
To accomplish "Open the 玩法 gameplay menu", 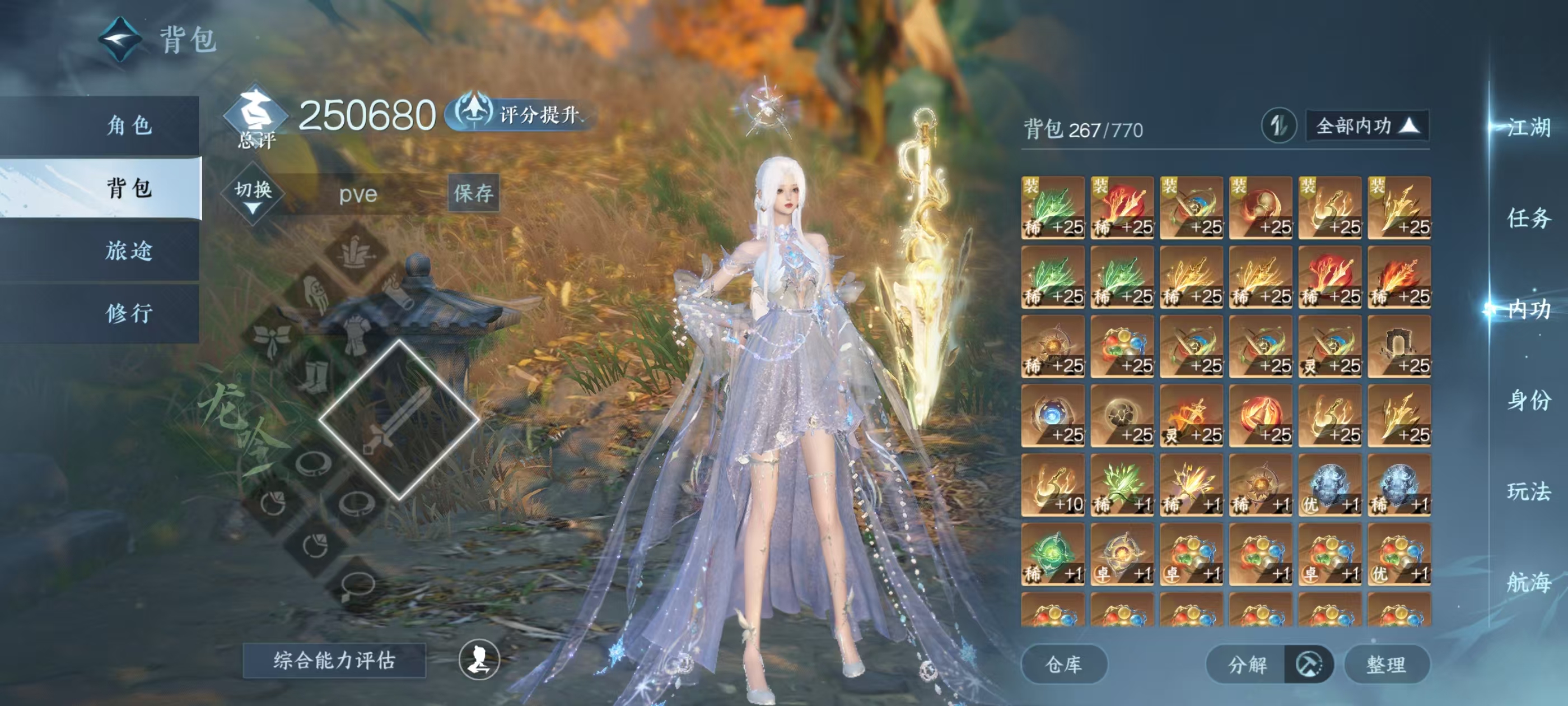I will tap(1528, 491).
